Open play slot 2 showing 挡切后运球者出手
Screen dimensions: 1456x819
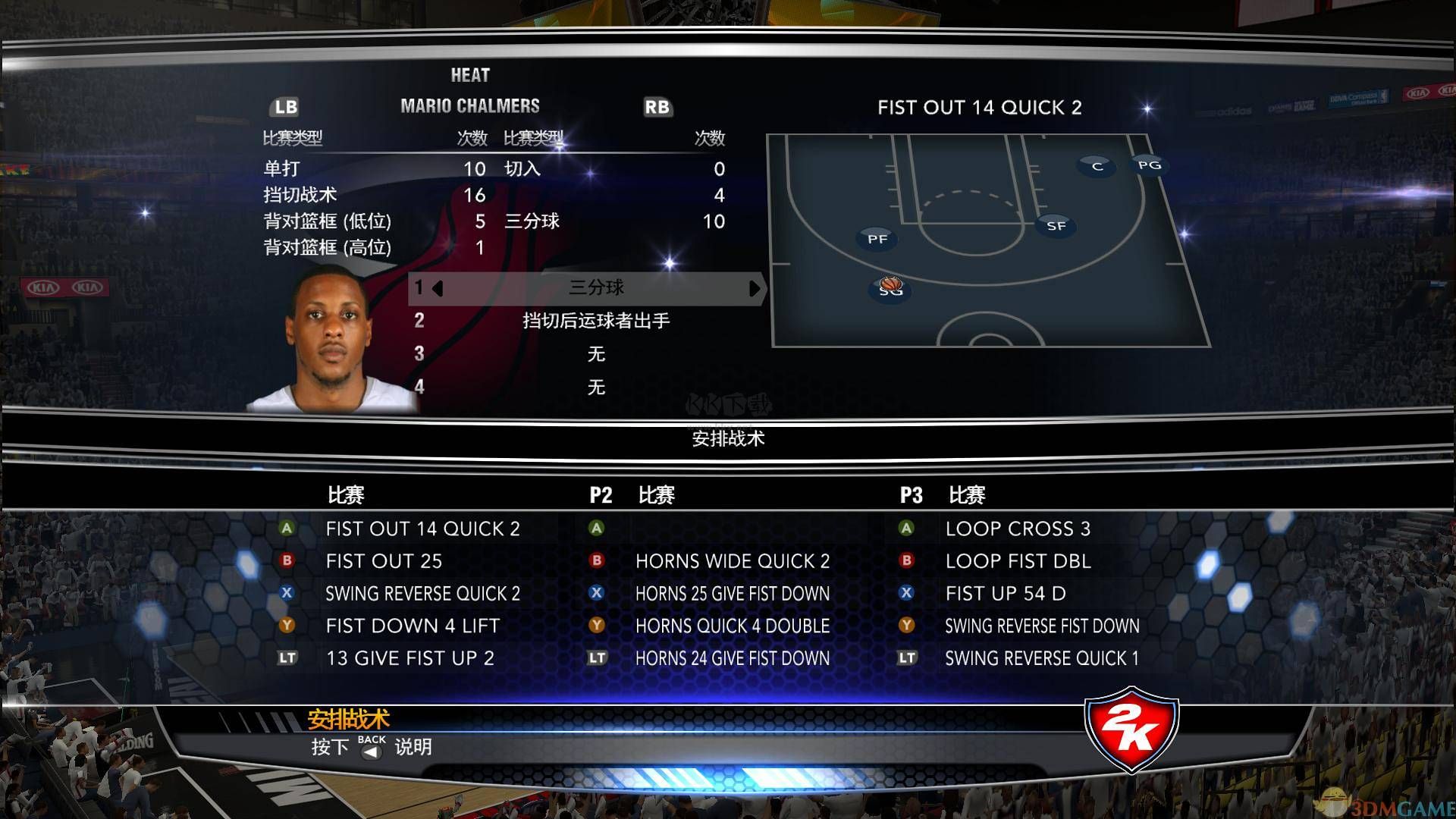click(x=596, y=322)
